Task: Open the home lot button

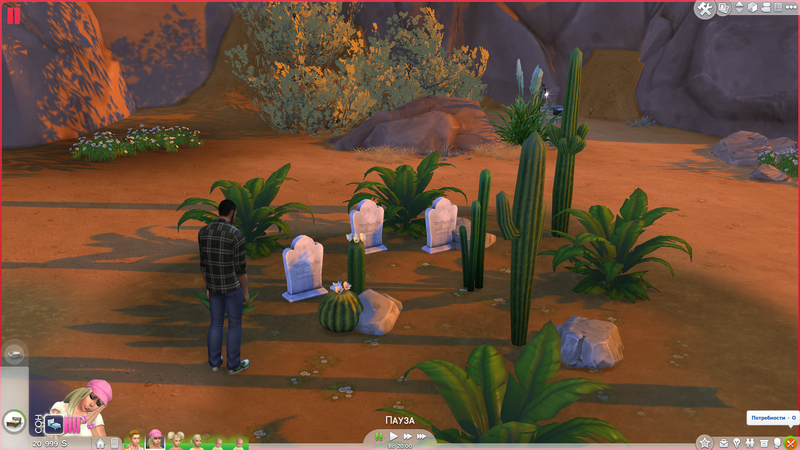Action: click(99, 442)
